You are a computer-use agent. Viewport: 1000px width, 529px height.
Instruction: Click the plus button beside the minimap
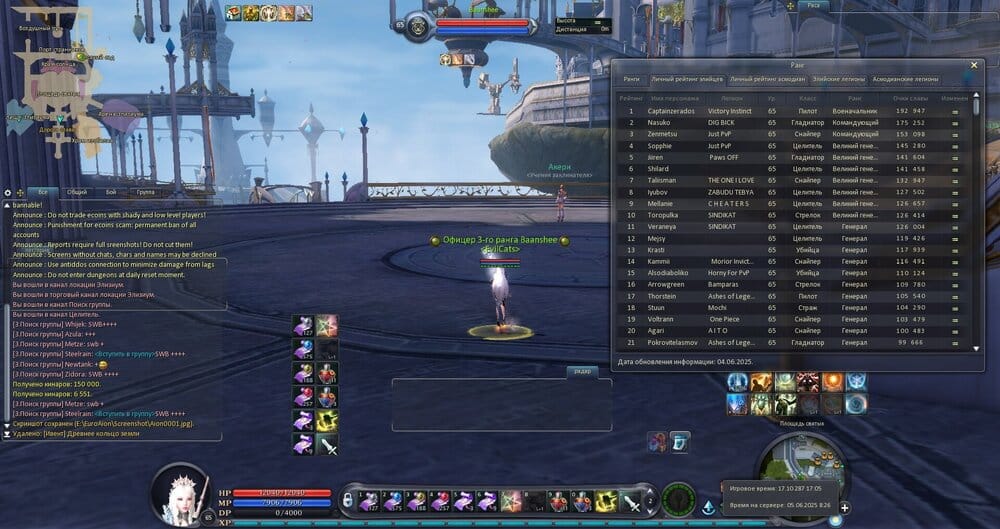[x=845, y=507]
